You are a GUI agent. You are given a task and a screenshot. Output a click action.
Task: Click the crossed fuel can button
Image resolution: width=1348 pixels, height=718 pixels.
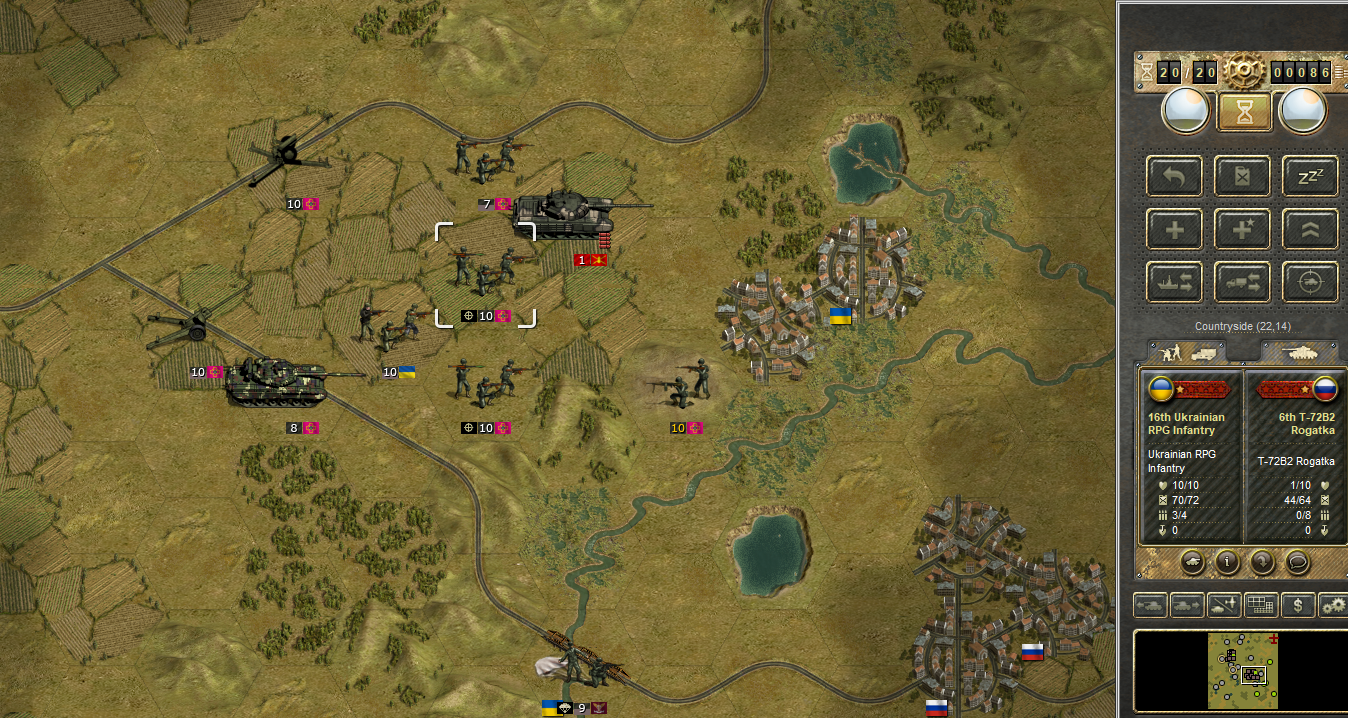(x=1242, y=176)
